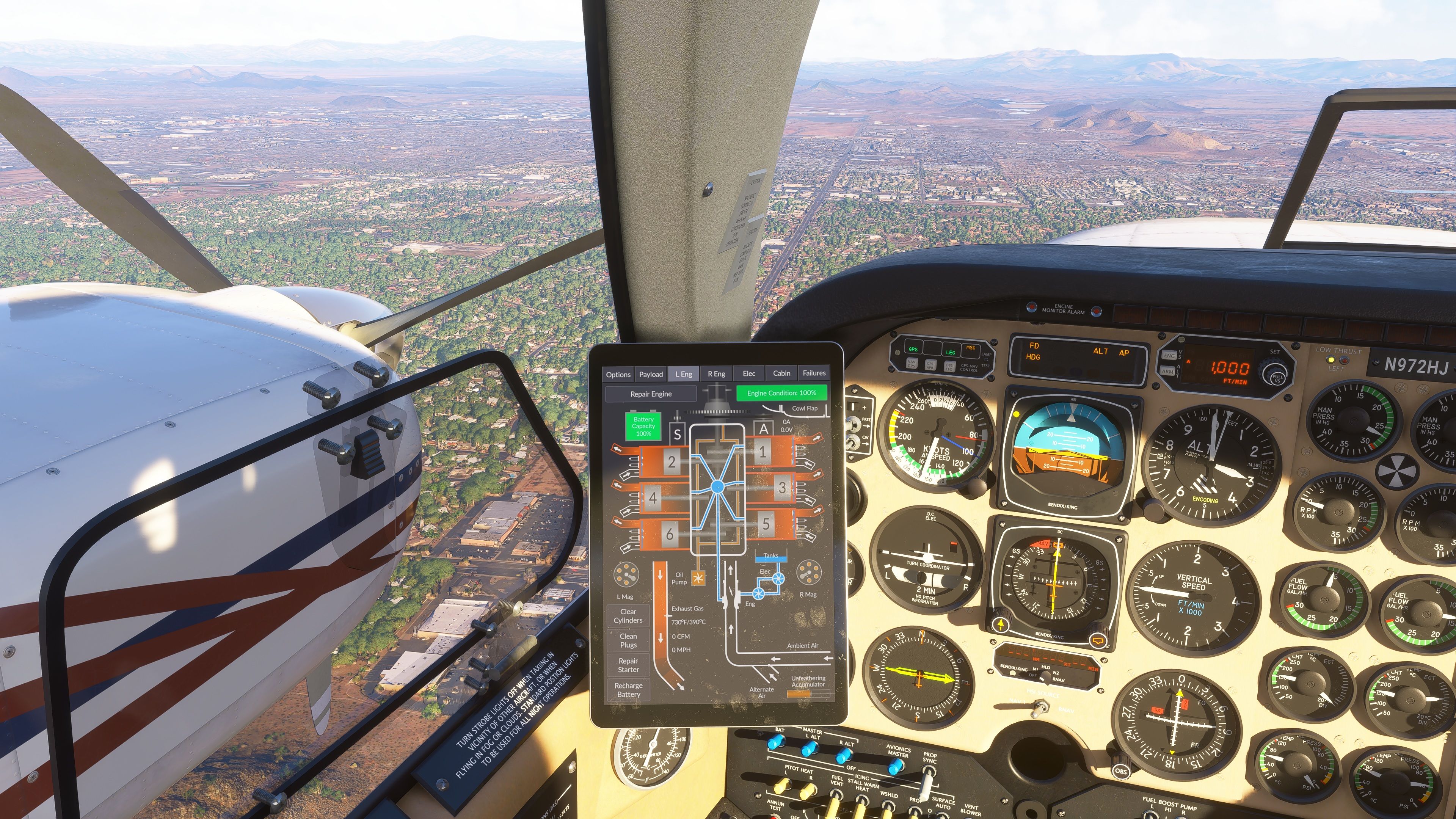This screenshot has width=1456, height=819.
Task: Switch to the Cabin tab
Action: 781,373
